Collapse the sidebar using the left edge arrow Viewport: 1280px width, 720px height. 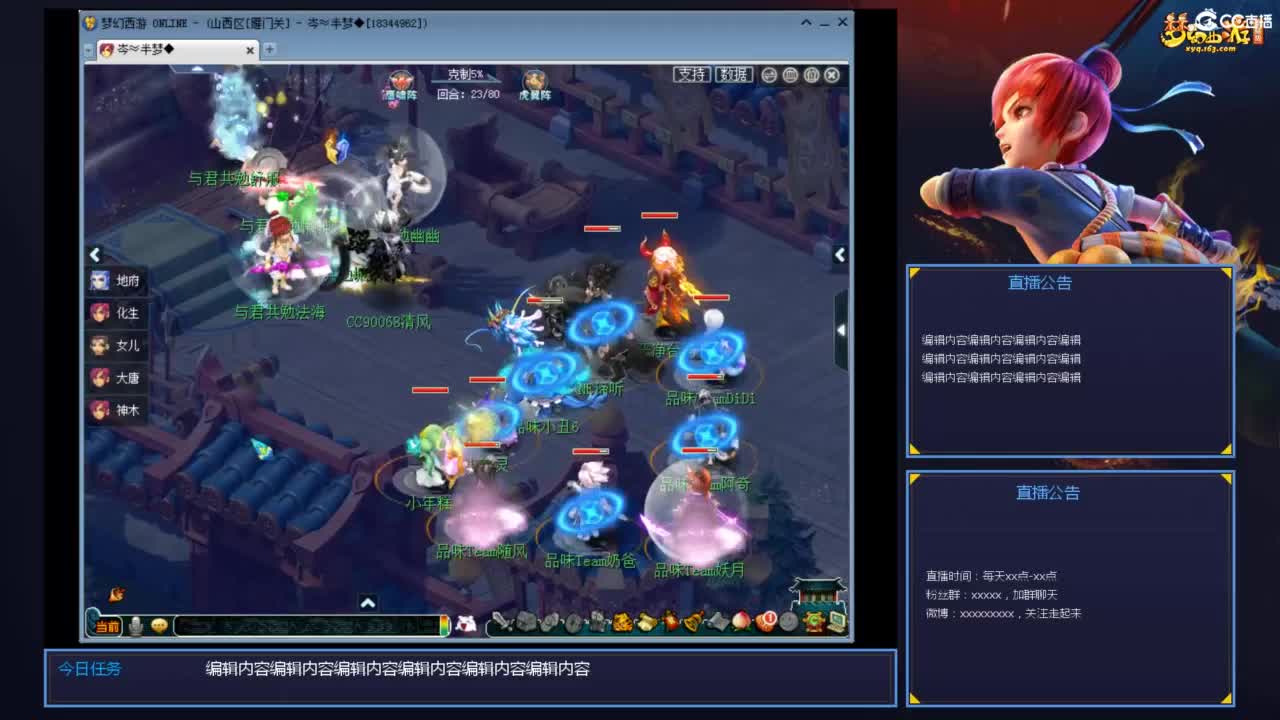tap(95, 255)
